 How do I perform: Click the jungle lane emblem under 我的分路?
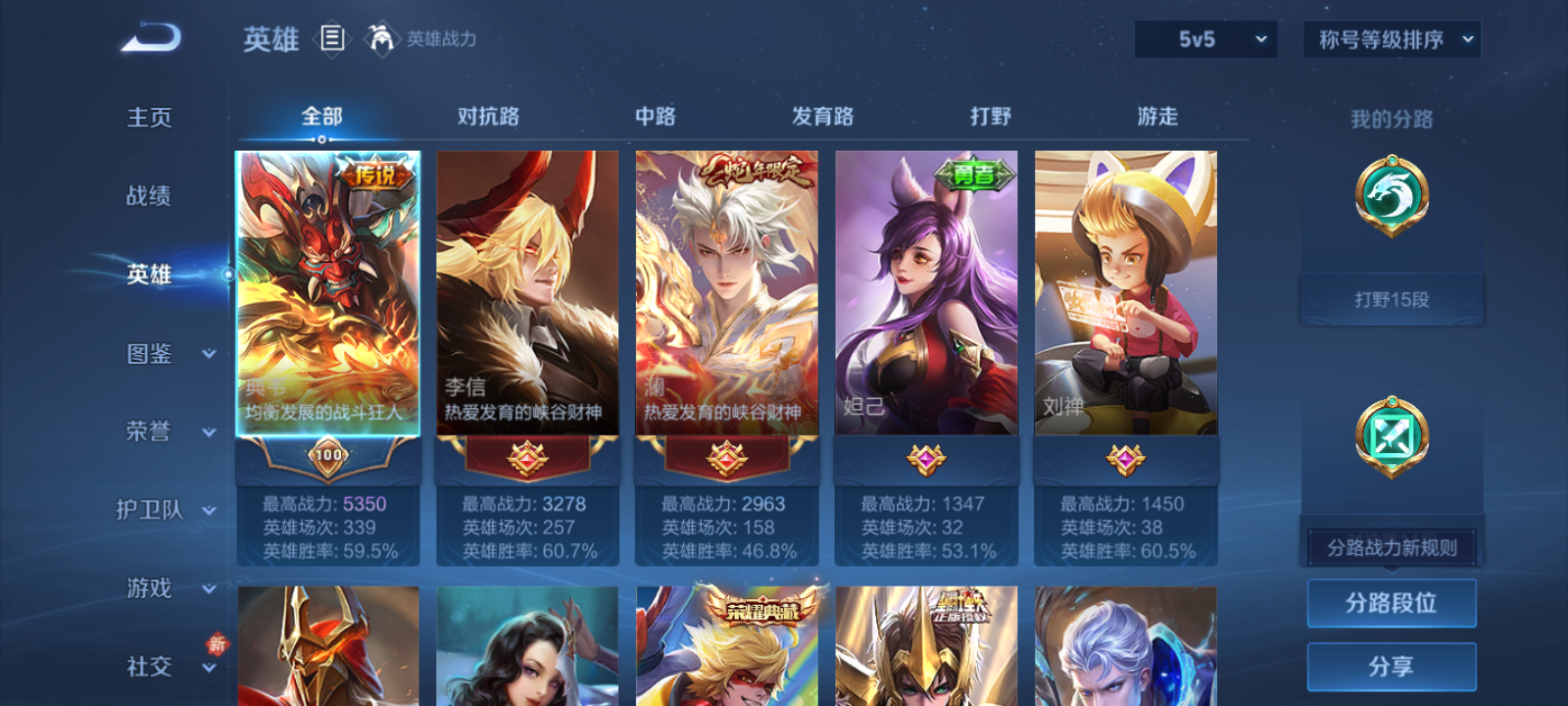pos(1392,193)
